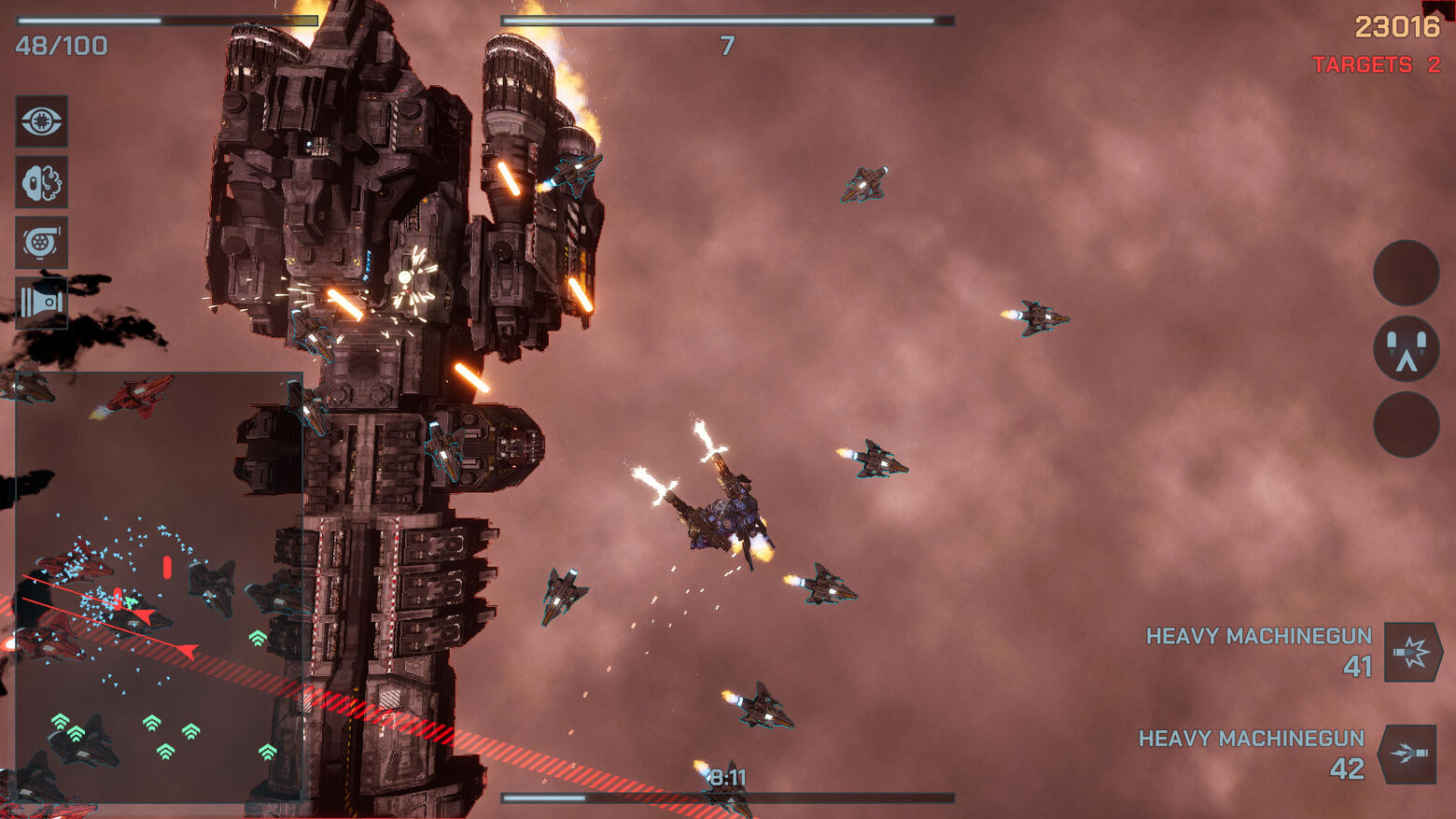This screenshot has width=1456, height=819.
Task: Select the cannon barrel module icon
Action: pyautogui.click(x=41, y=303)
